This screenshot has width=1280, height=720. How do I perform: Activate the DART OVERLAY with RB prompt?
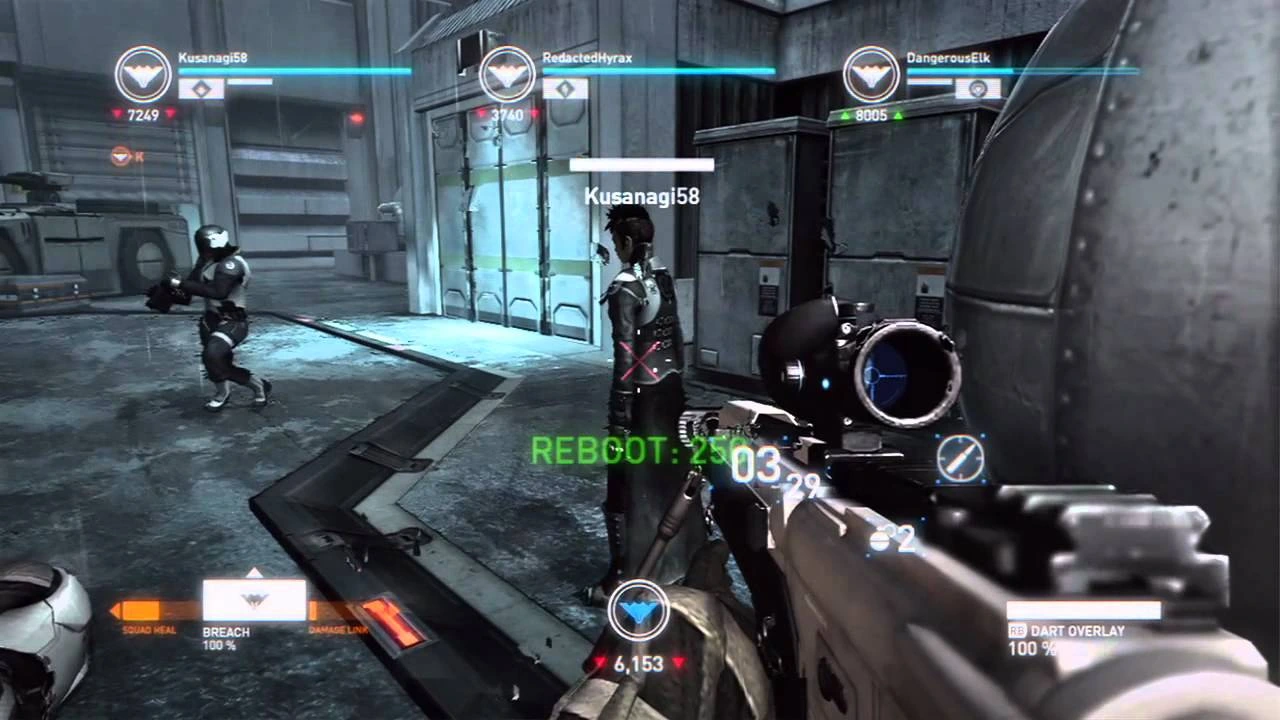[1075, 631]
